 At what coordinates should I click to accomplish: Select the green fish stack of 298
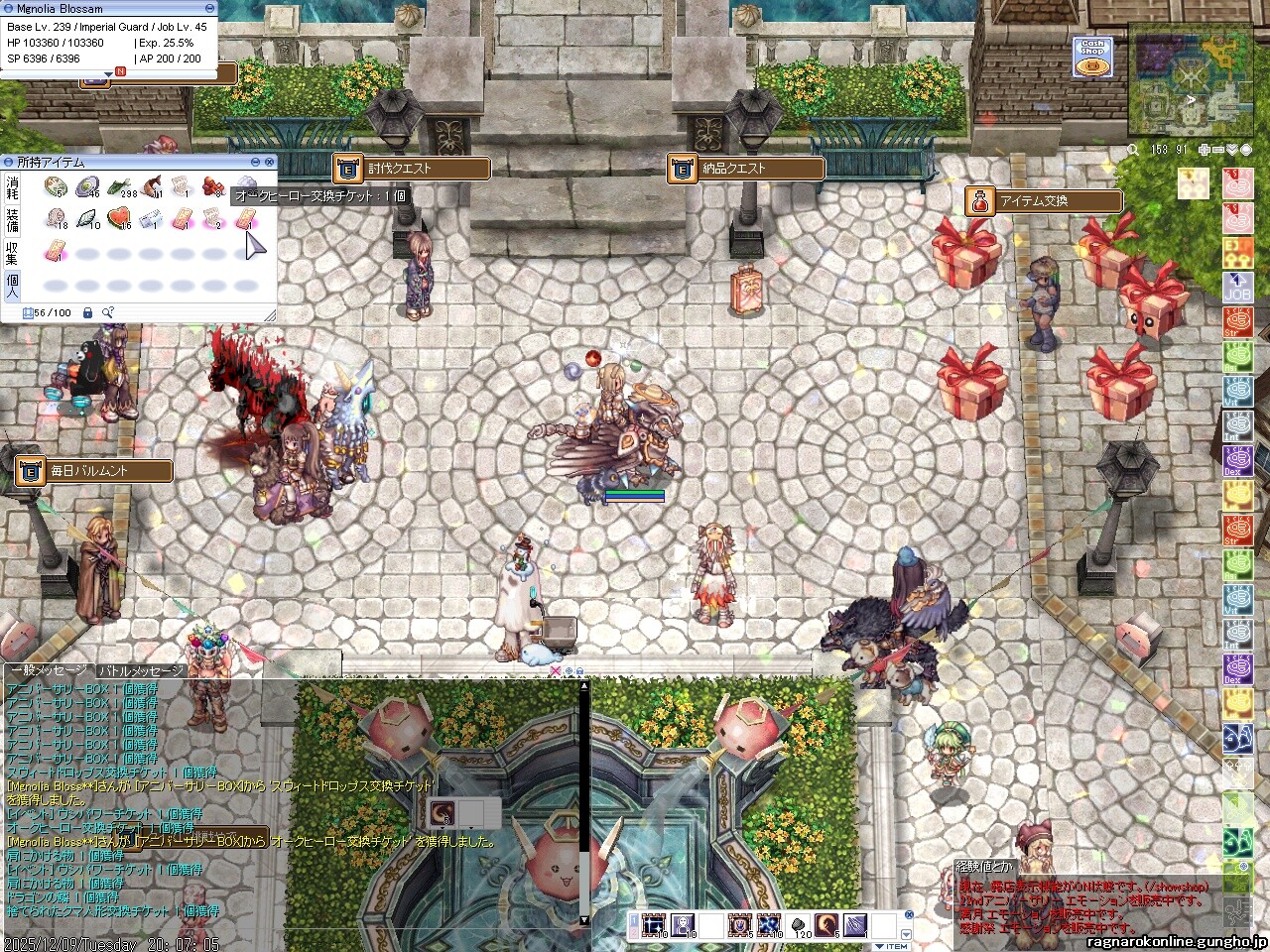[x=120, y=186]
